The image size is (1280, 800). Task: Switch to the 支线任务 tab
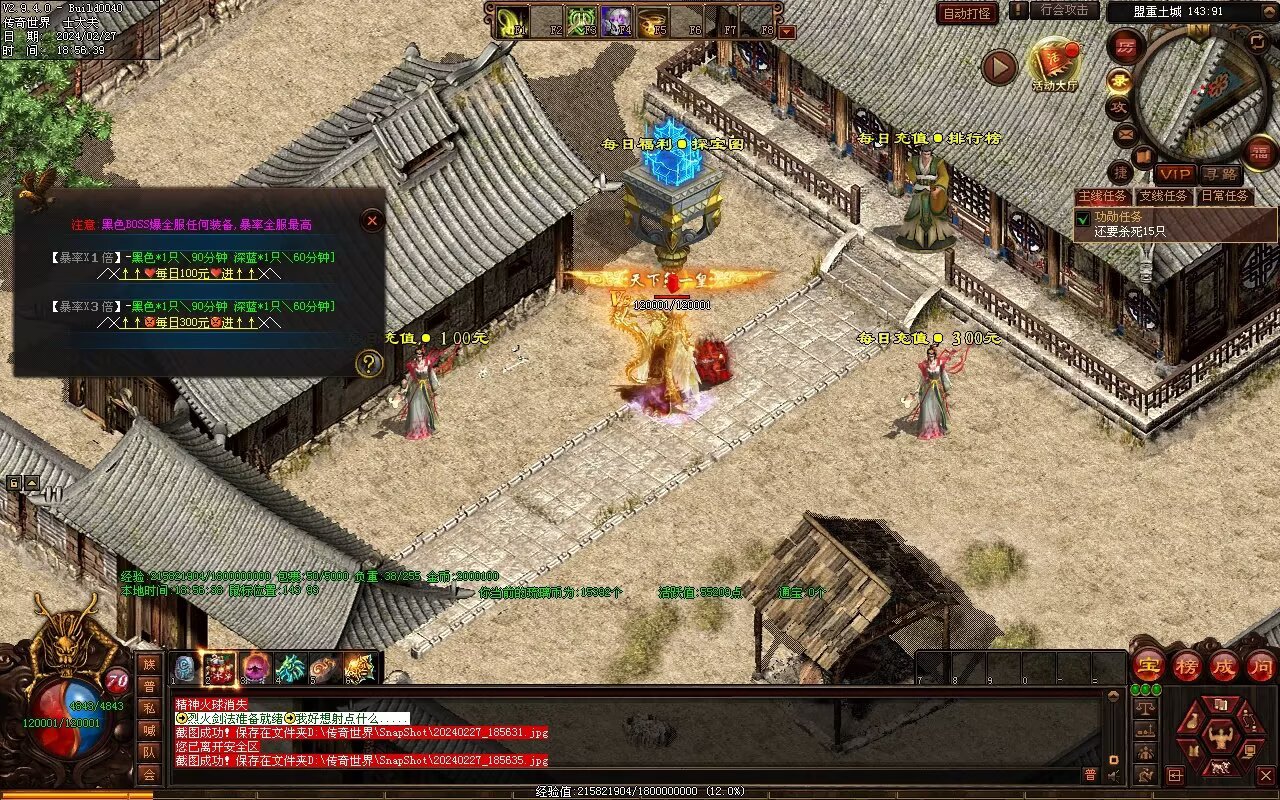pos(1164,197)
